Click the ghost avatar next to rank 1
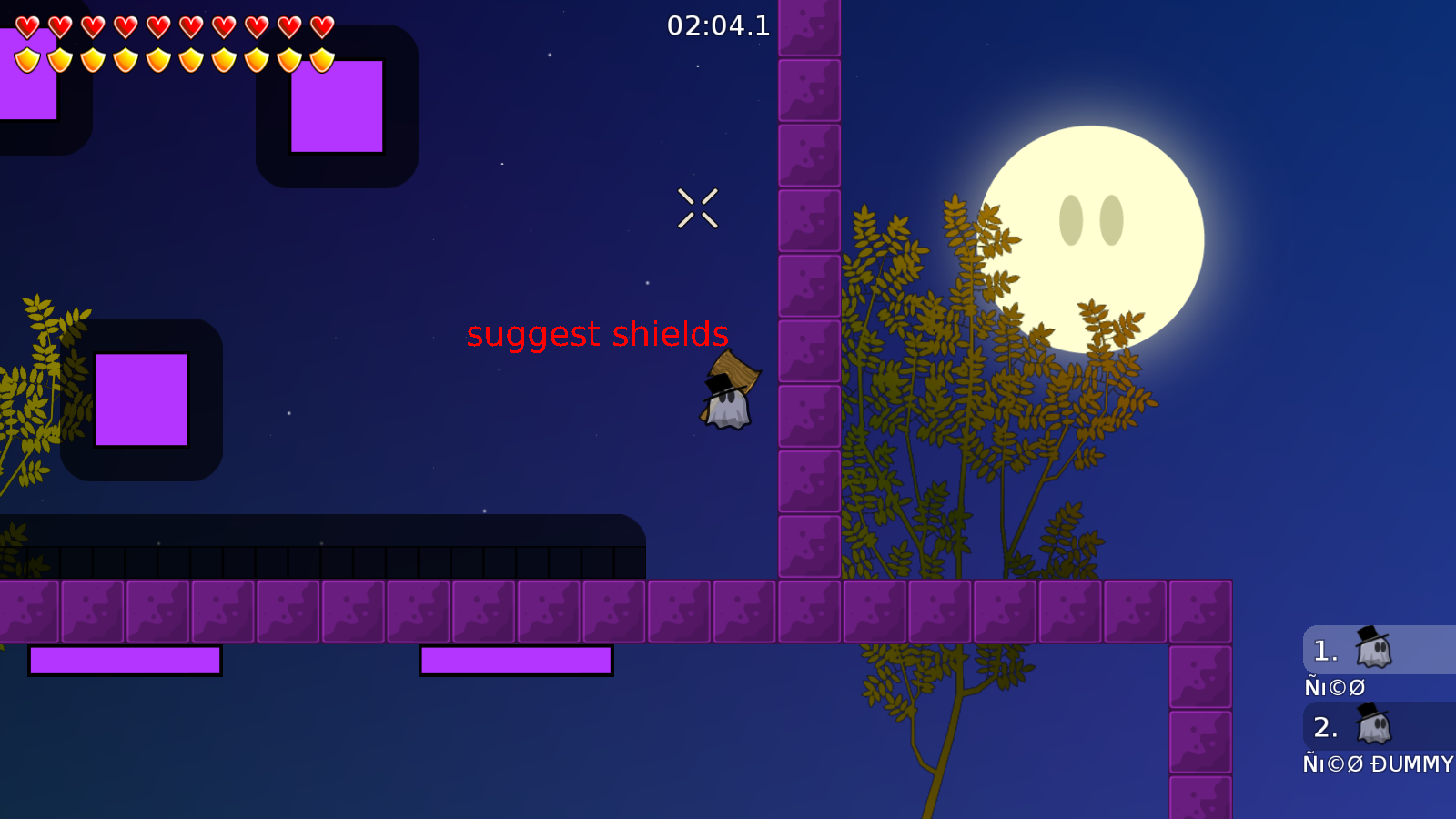 [1372, 650]
